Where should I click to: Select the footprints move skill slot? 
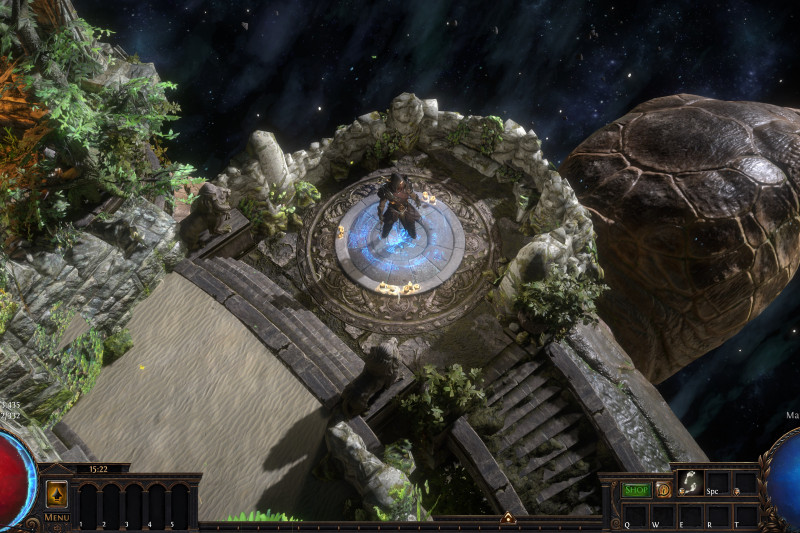[689, 482]
